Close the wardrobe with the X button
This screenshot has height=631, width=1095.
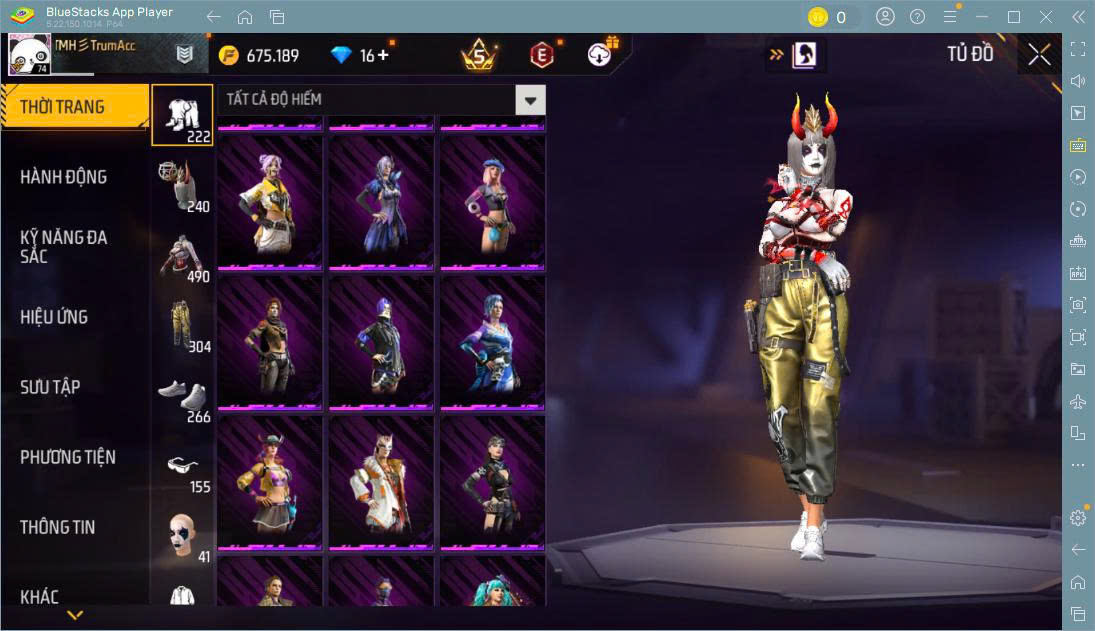coord(1039,55)
